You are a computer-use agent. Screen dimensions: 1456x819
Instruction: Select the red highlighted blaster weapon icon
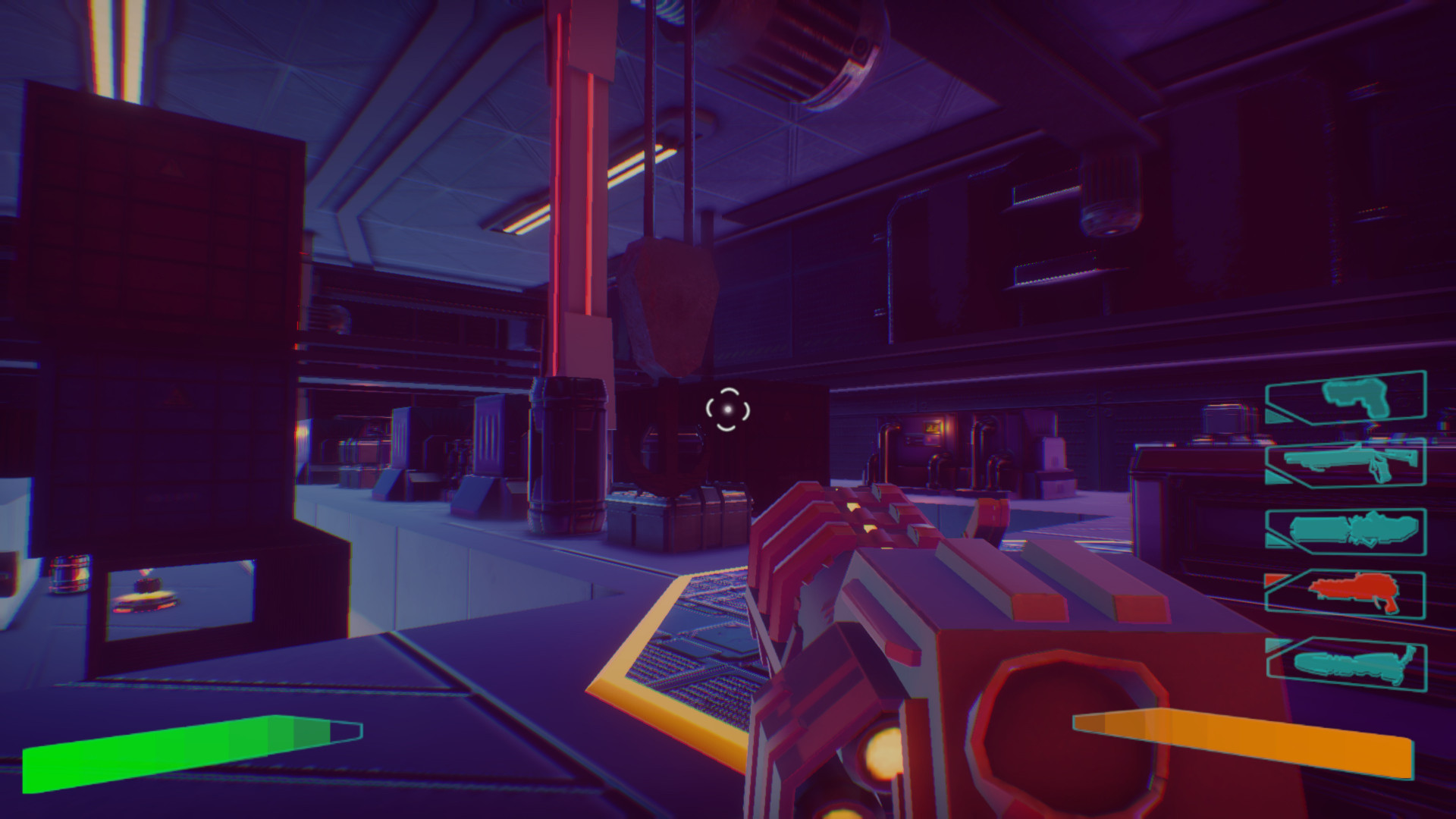(1355, 591)
